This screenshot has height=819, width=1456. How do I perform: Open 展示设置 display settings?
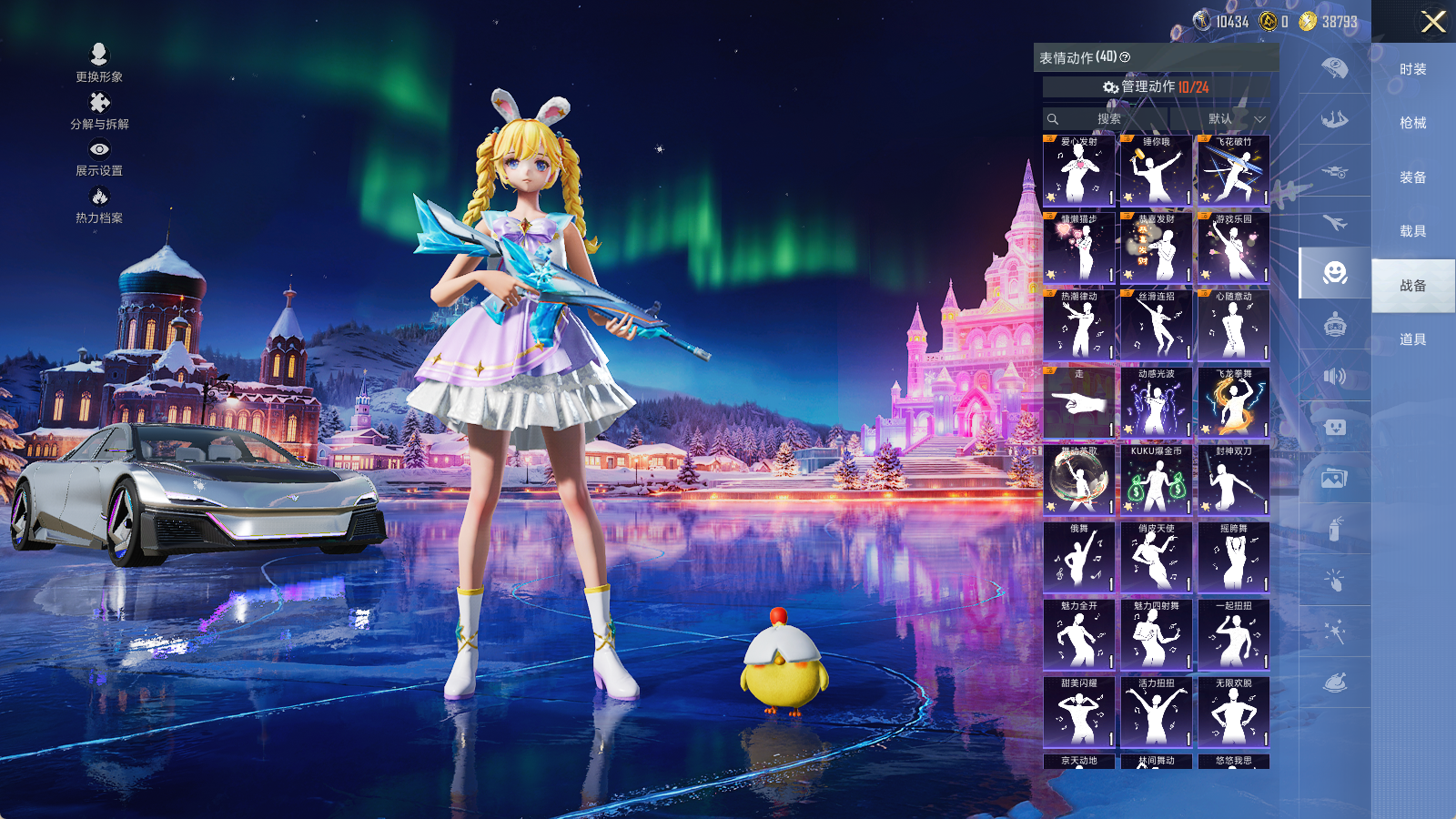point(99,157)
